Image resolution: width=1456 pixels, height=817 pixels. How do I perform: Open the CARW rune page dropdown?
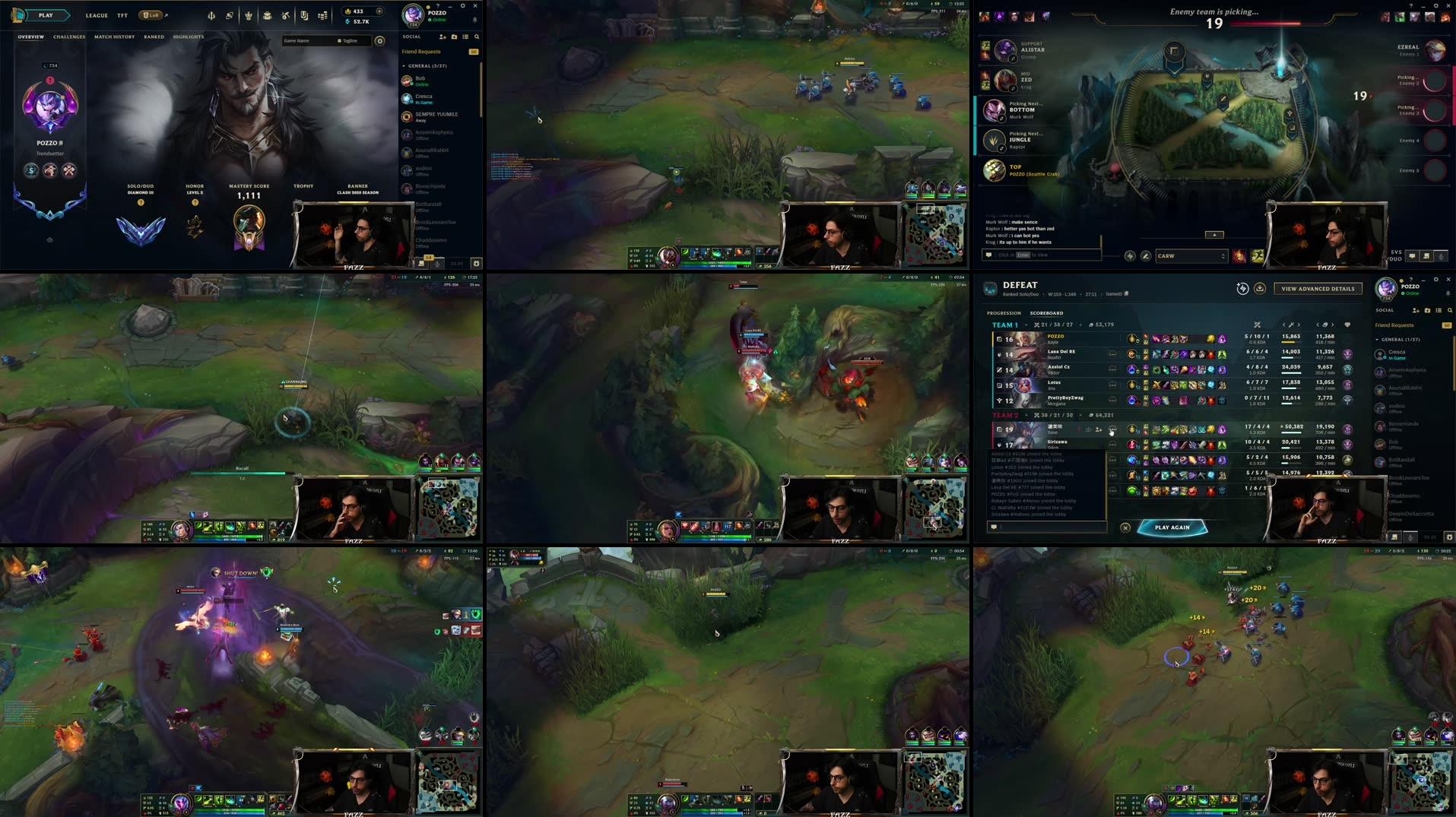[1190, 256]
